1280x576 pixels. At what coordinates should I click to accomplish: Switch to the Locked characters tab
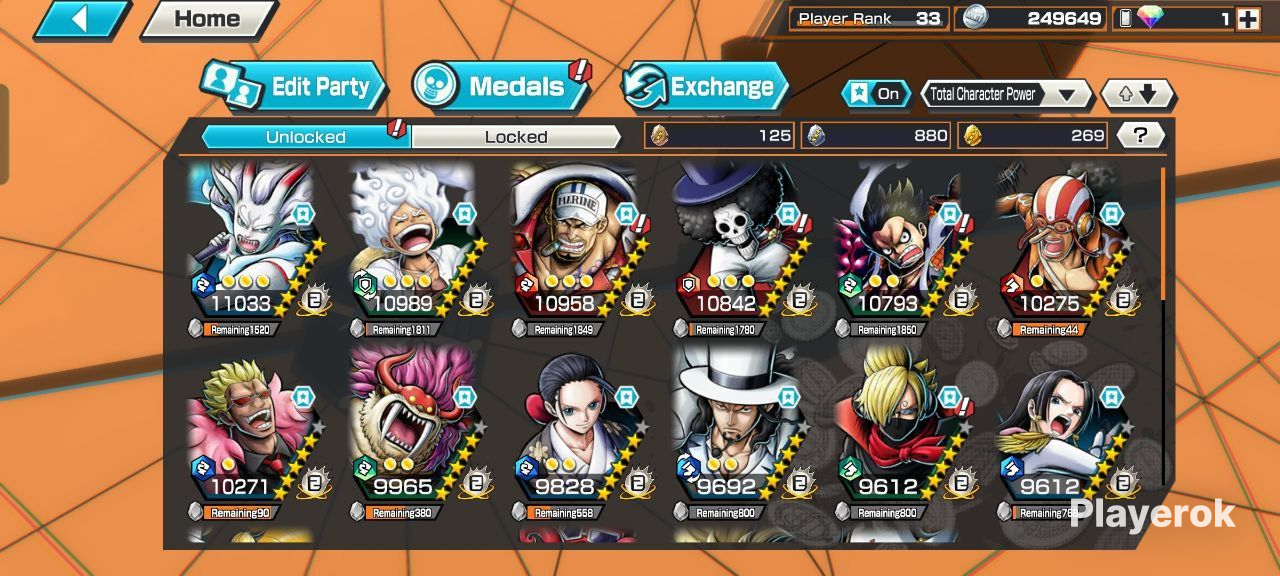(516, 137)
